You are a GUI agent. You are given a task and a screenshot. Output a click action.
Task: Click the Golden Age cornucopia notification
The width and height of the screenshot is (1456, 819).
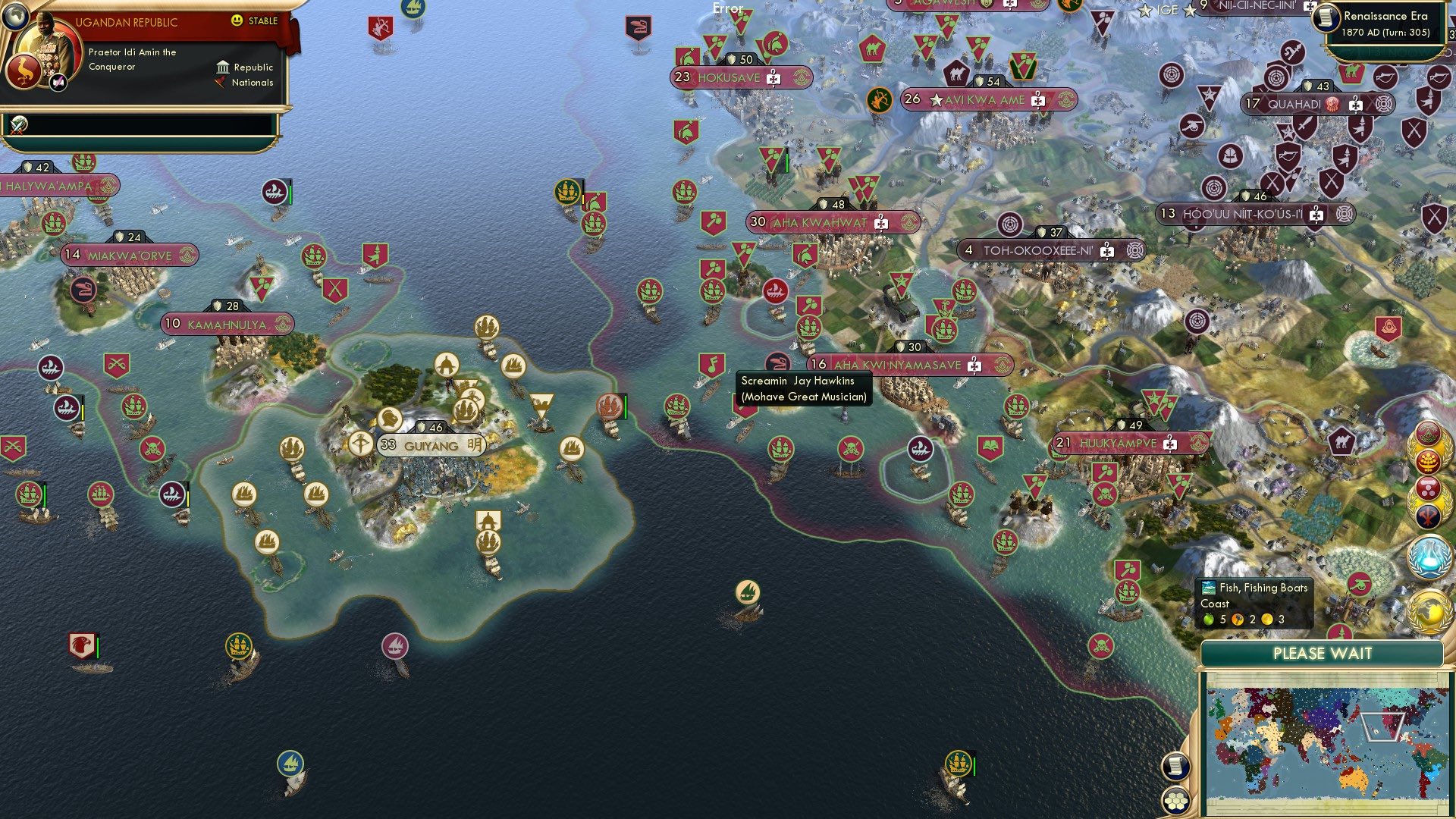pos(1429,460)
